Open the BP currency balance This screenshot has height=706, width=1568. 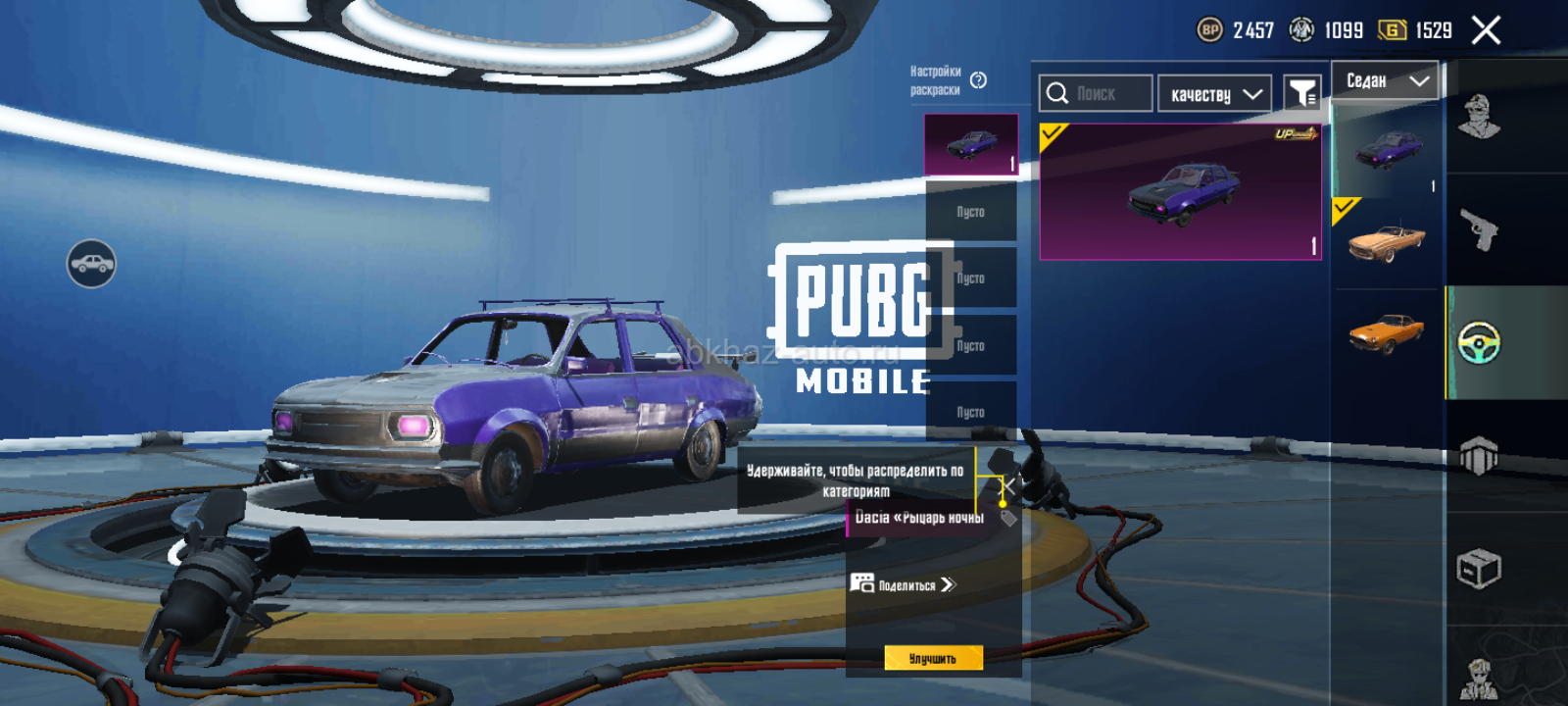[x=1236, y=30]
